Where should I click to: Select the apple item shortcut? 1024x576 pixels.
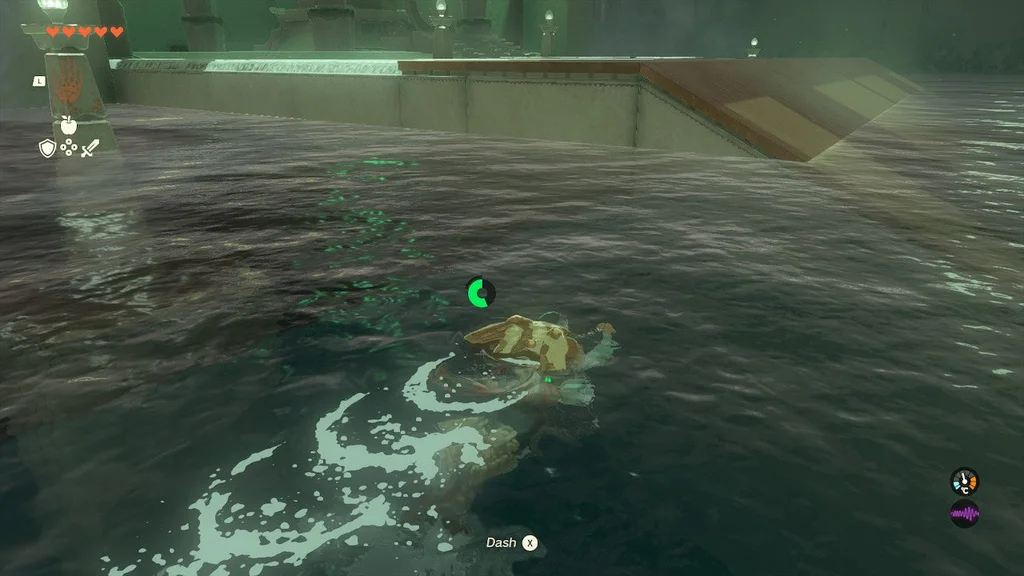click(x=68, y=125)
